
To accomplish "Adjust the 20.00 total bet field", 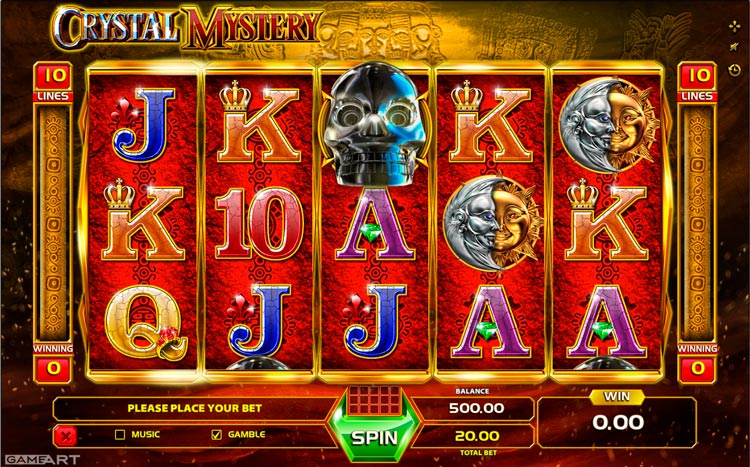I will point(478,435).
